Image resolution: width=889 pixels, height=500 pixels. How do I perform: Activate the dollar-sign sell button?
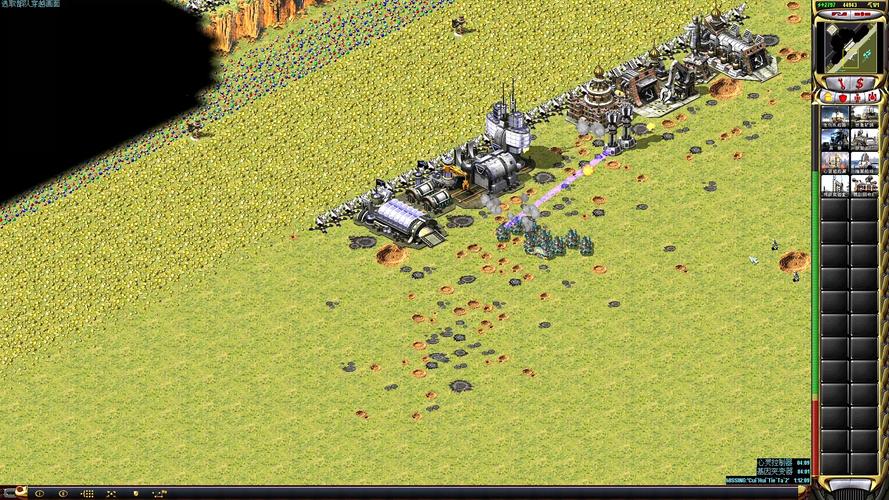point(860,82)
